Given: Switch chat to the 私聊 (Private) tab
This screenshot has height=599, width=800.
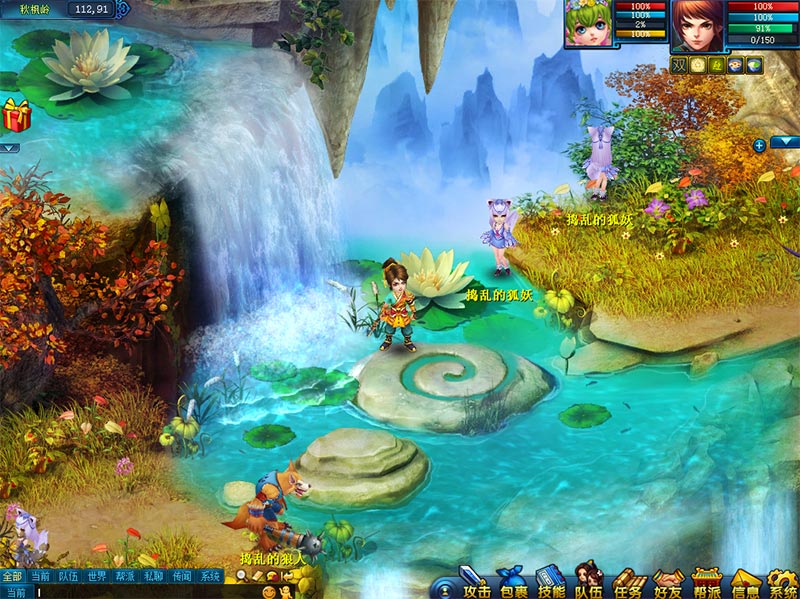Looking at the screenshot, I should click(153, 576).
